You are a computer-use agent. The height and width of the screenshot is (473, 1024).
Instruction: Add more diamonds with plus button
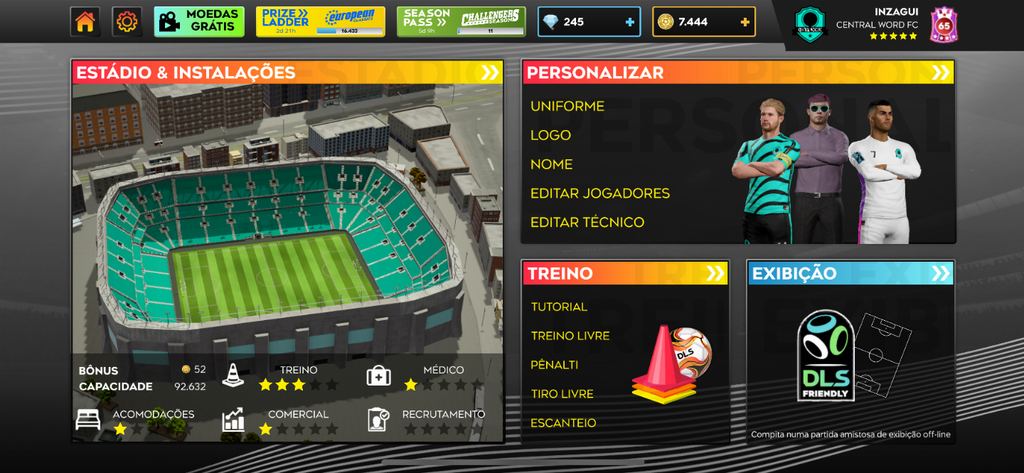(x=629, y=22)
